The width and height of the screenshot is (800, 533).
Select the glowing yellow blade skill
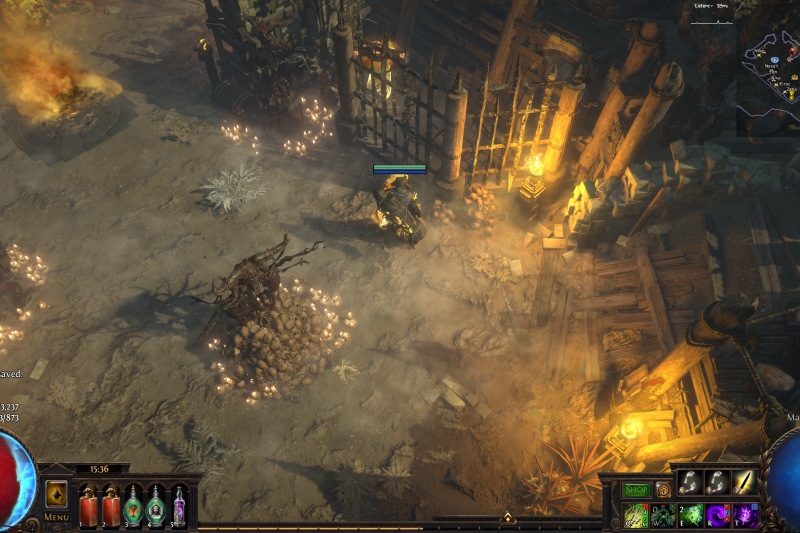[x=743, y=483]
